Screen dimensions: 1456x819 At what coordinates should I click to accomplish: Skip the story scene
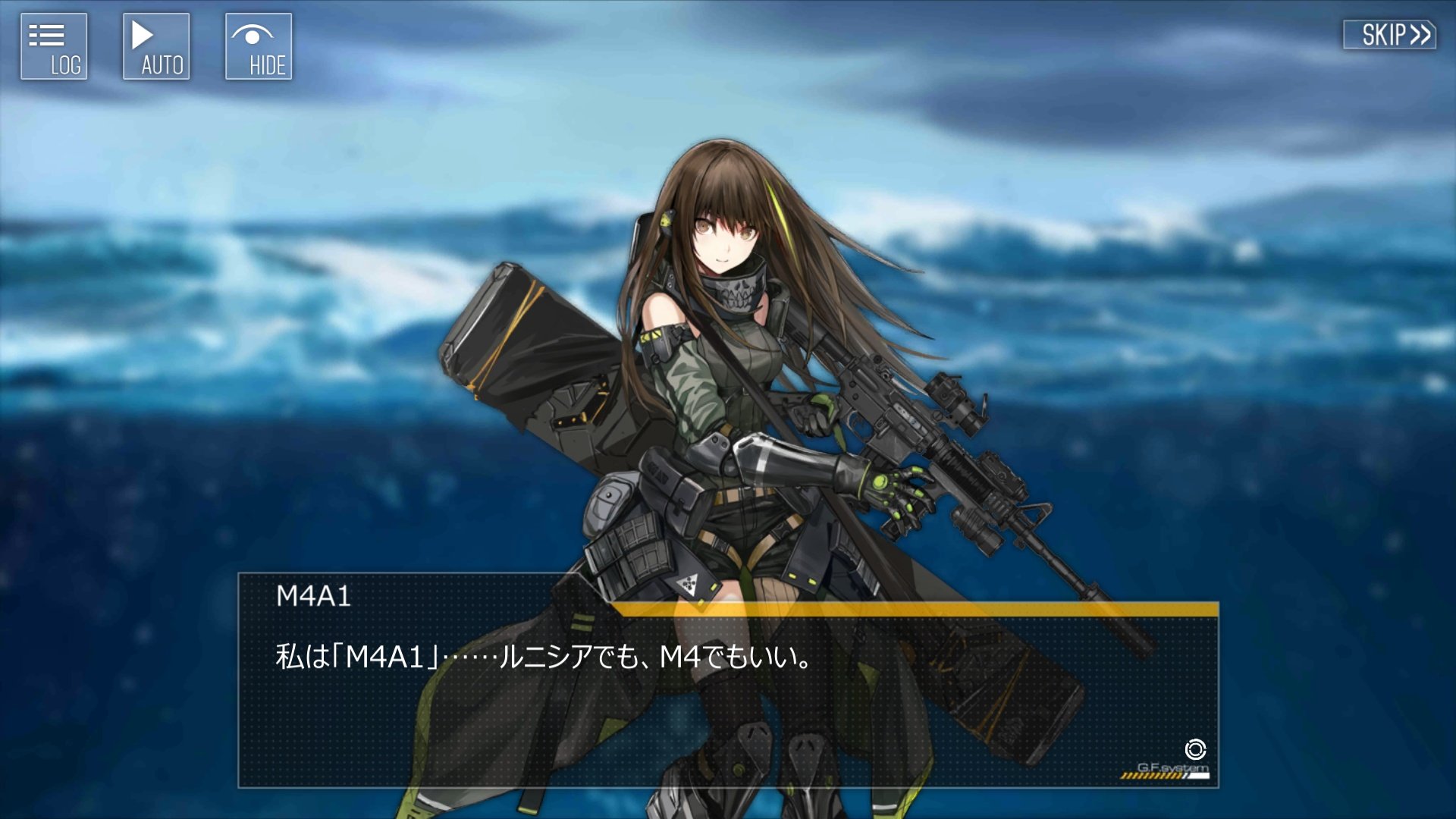[1389, 35]
